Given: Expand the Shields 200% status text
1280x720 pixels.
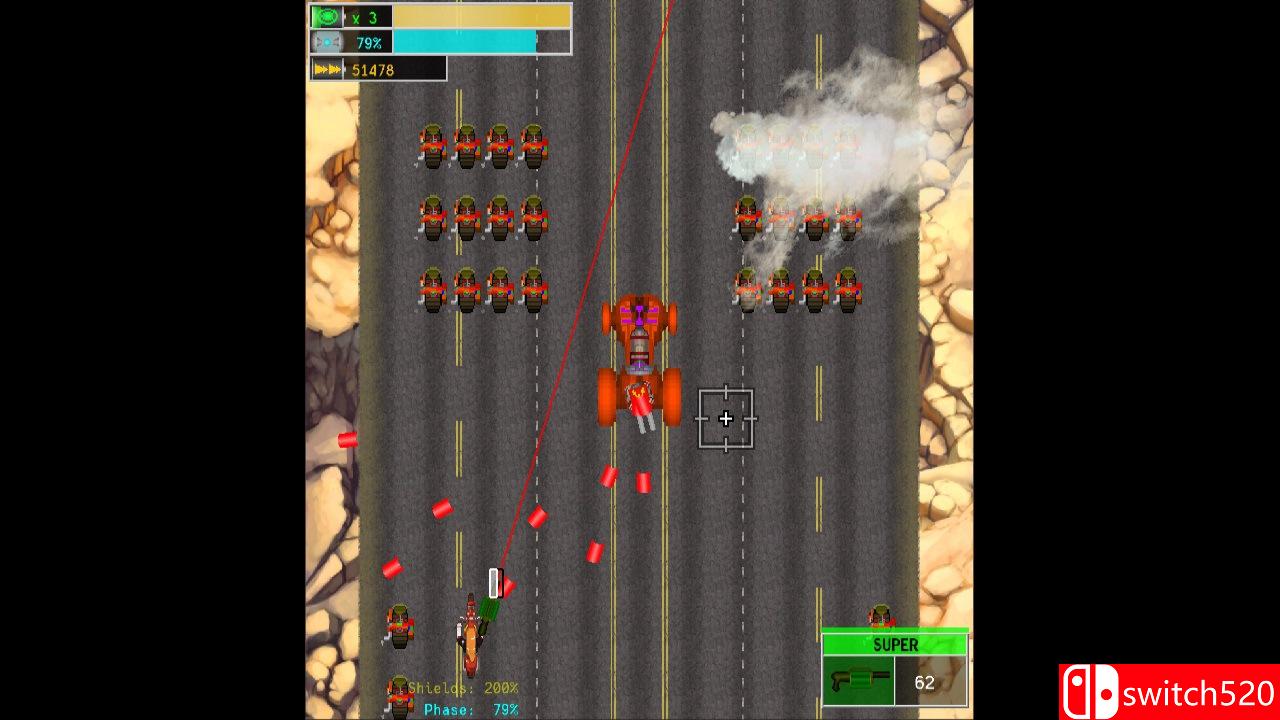Looking at the screenshot, I should click(462, 688).
